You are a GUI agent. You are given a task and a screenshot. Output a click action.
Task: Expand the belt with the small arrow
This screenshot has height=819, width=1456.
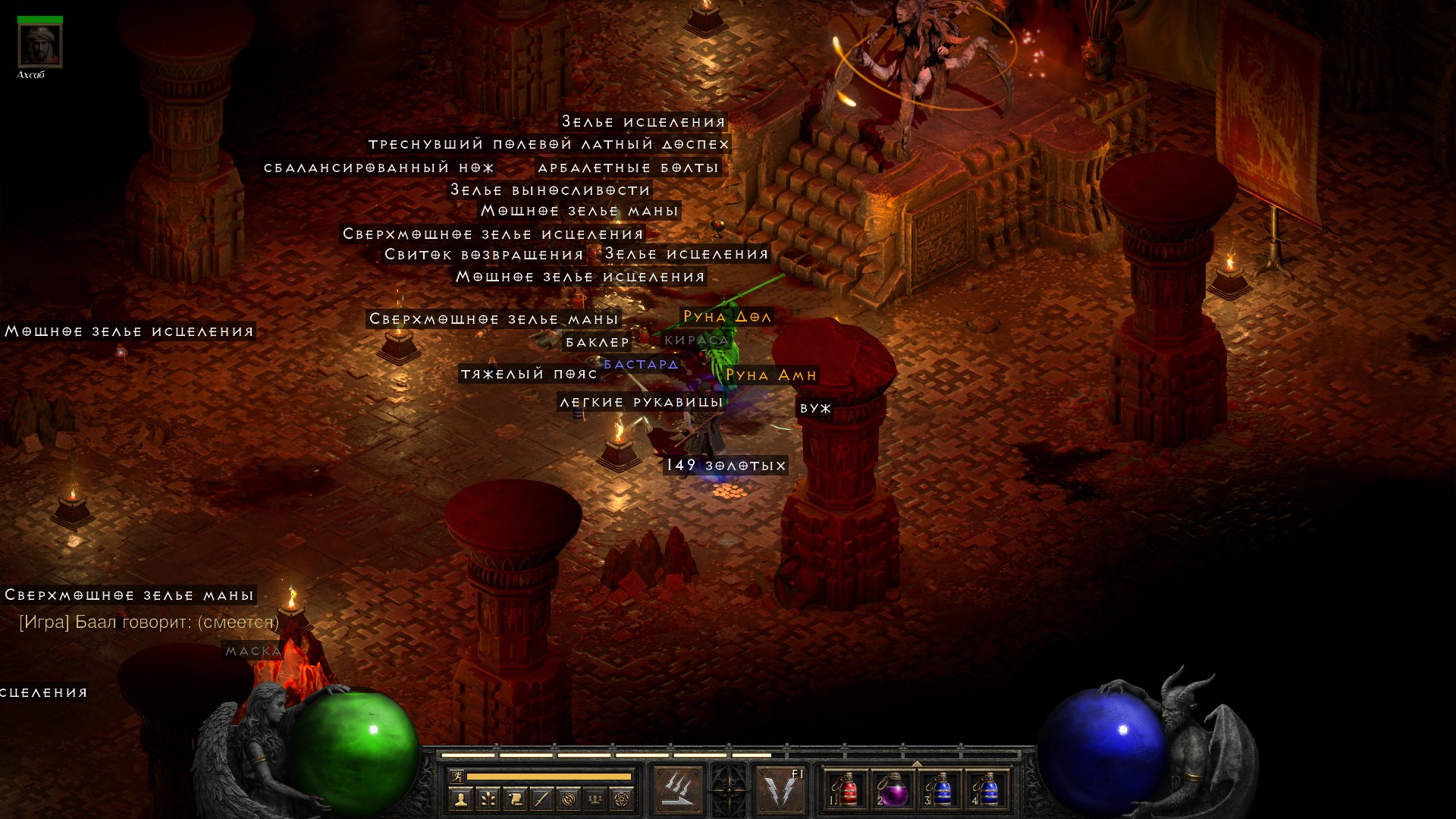917,764
